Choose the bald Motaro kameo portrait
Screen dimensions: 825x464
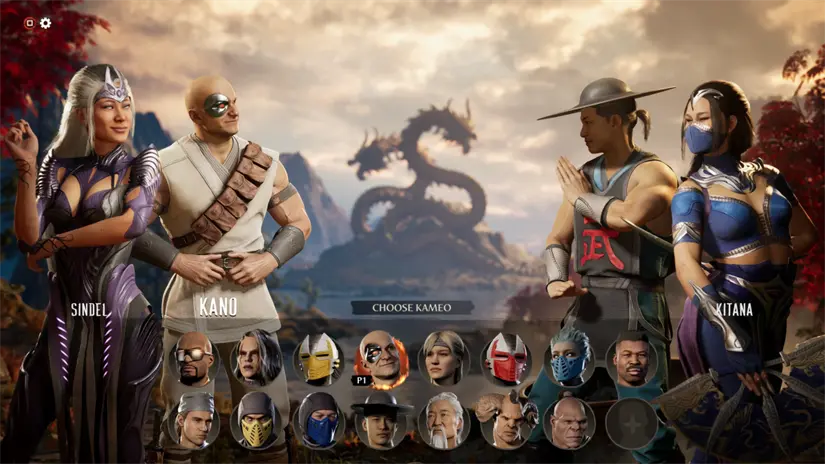(x=569, y=422)
